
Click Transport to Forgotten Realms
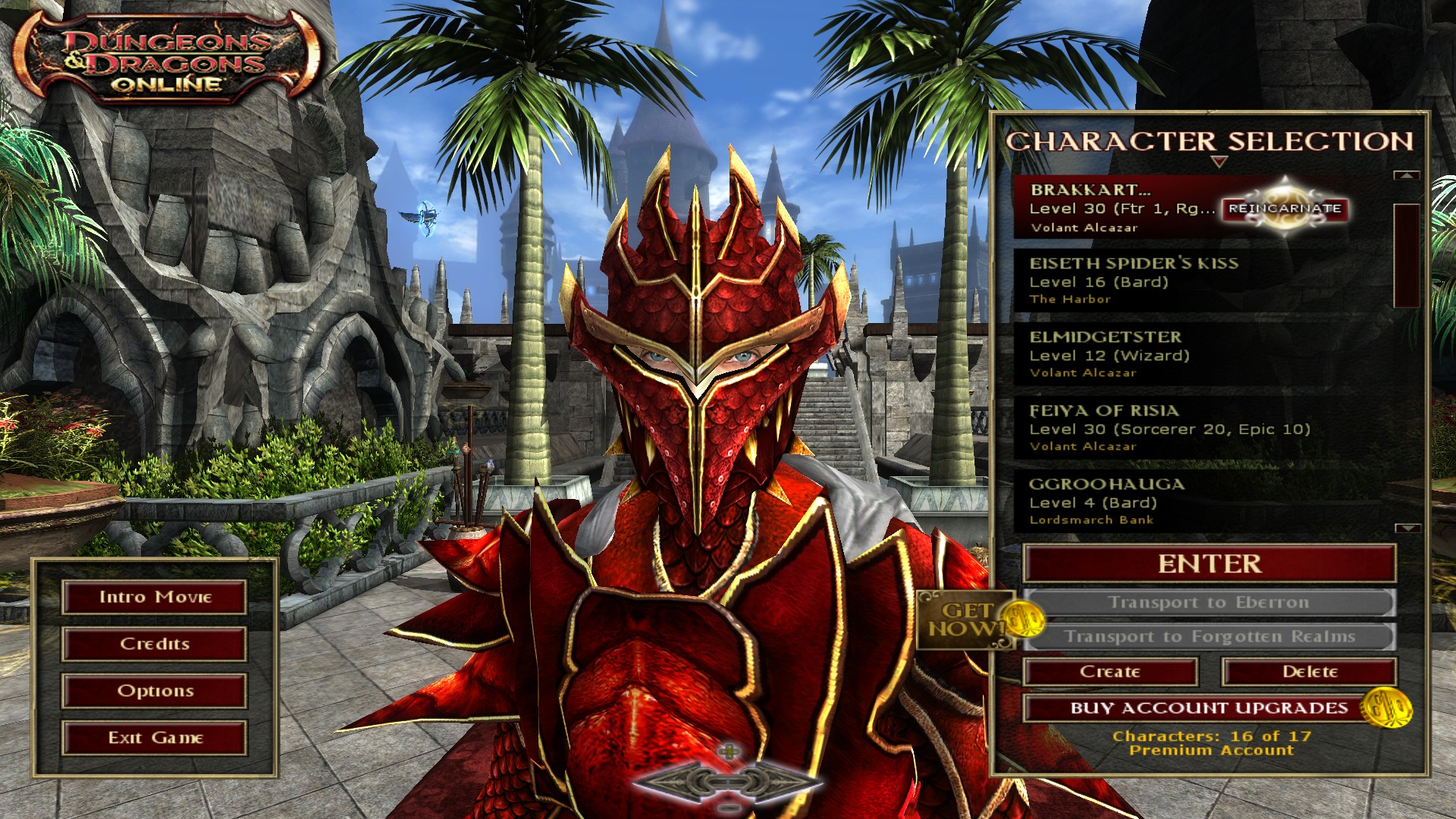pyautogui.click(x=1210, y=637)
